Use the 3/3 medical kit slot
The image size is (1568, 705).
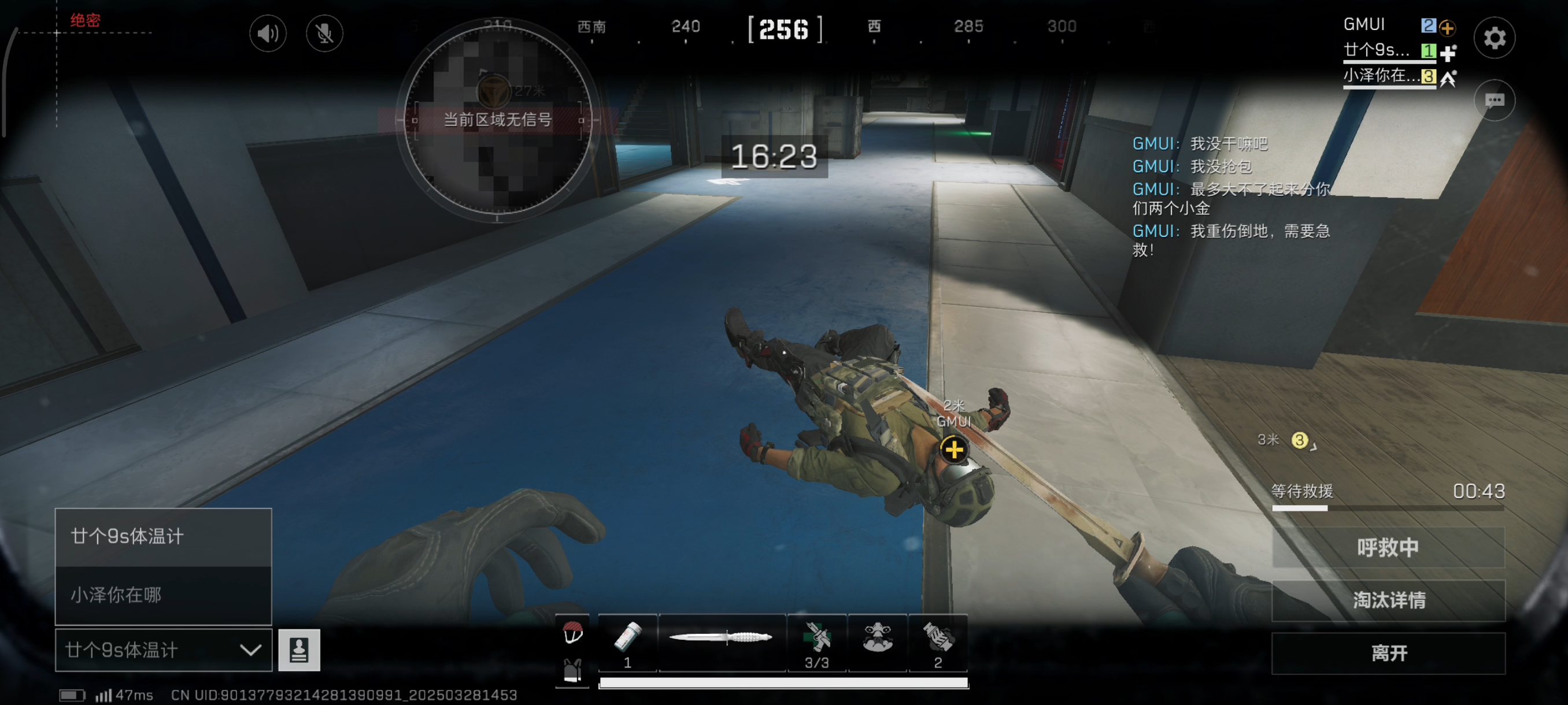[x=817, y=642]
